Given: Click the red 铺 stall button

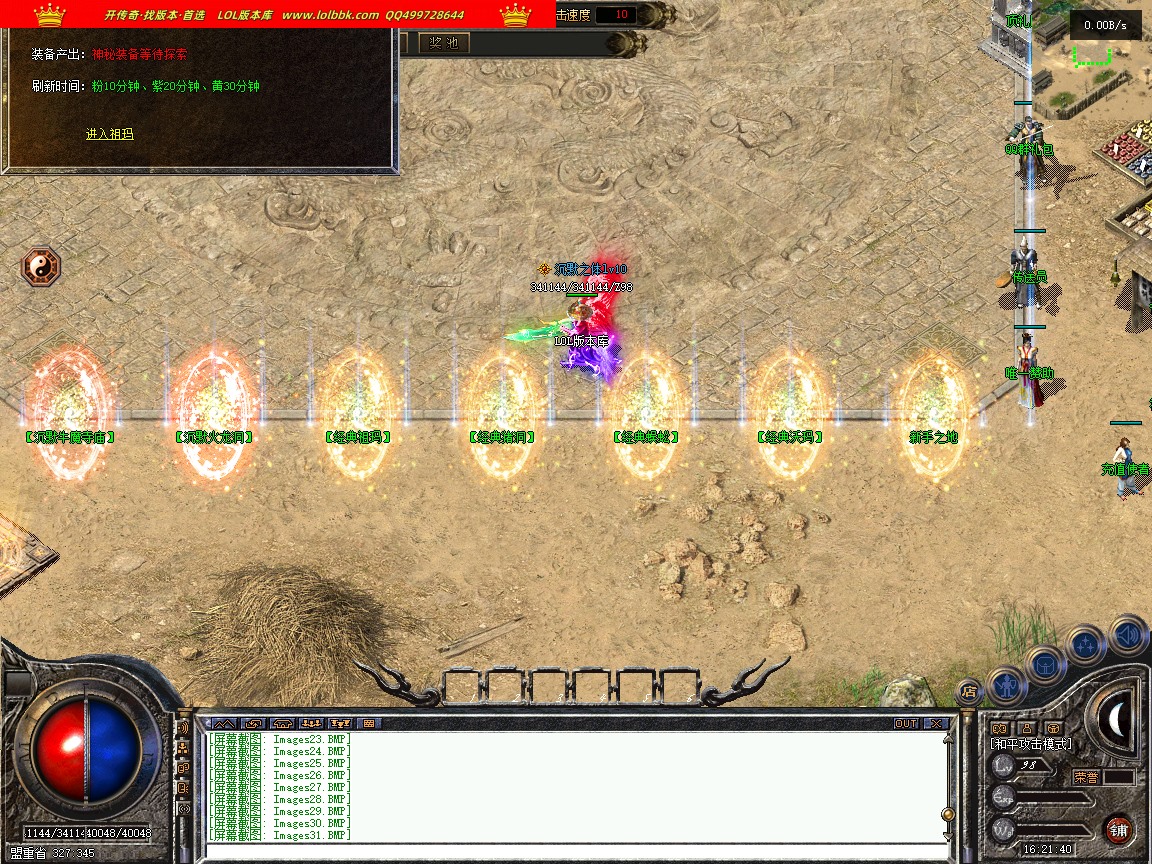Looking at the screenshot, I should pyautogui.click(x=1118, y=829).
